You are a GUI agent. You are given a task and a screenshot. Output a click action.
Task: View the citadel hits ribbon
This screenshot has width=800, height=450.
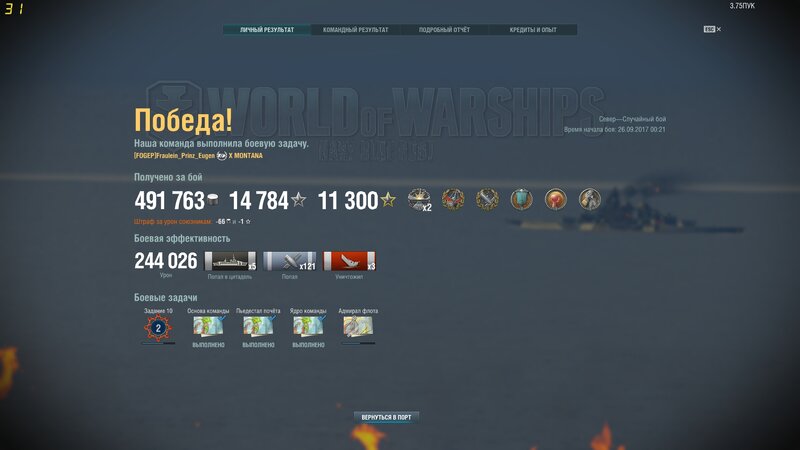pyautogui.click(x=230, y=261)
